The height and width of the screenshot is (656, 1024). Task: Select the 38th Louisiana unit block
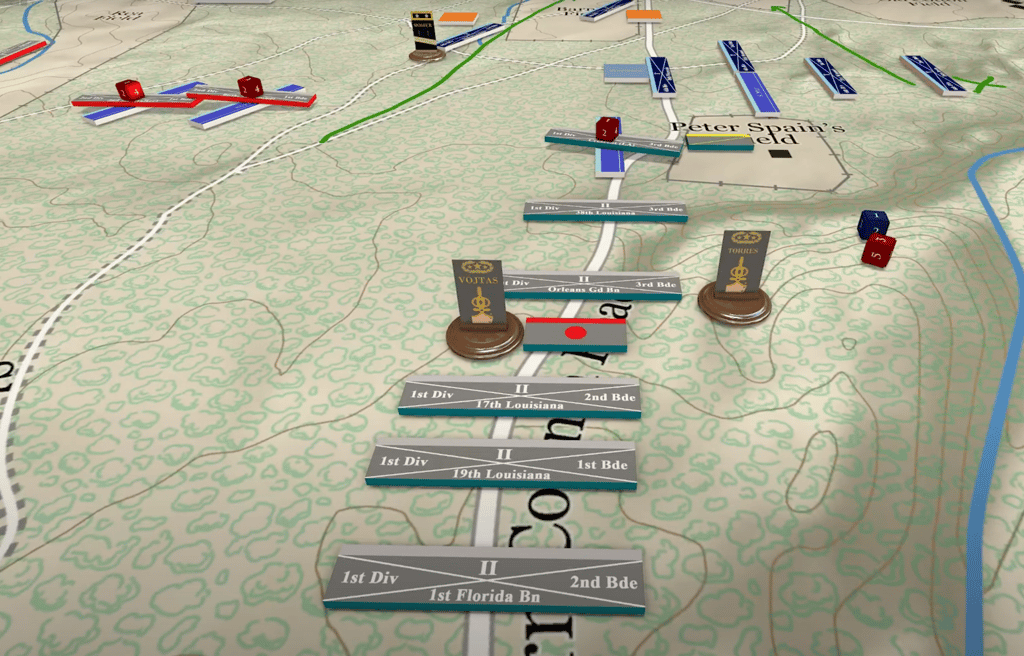point(605,210)
